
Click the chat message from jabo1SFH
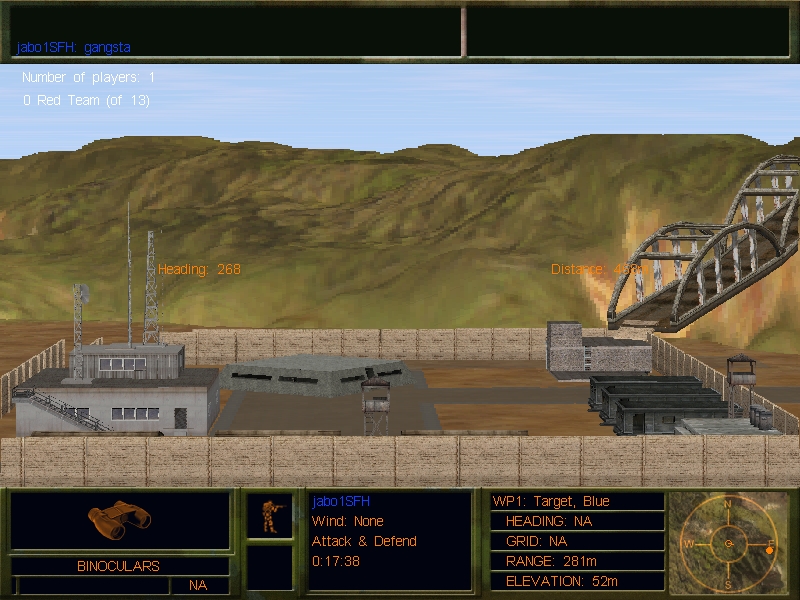pos(74,47)
